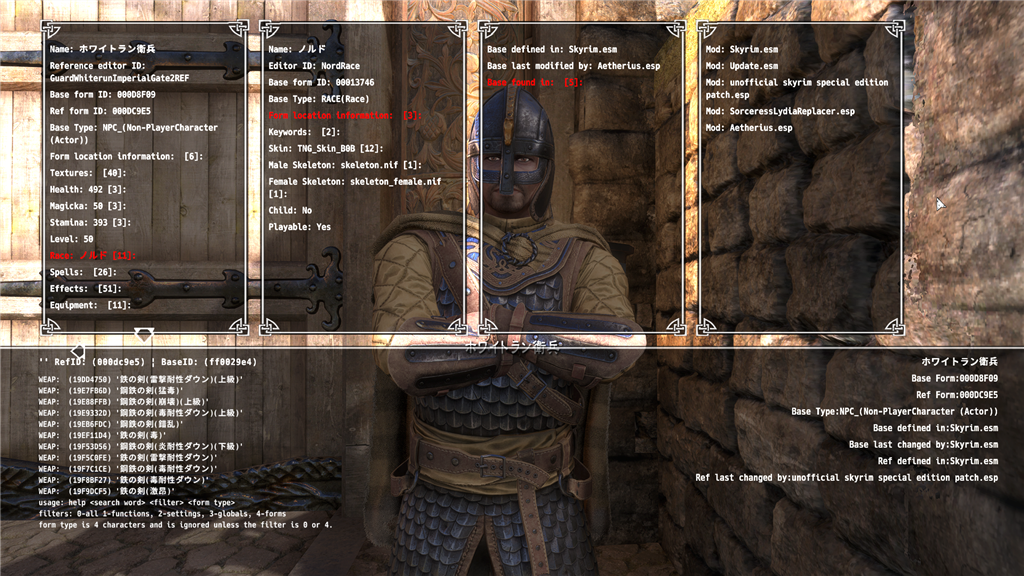Expand the Spells [26] list

pyautogui.click(x=83, y=272)
